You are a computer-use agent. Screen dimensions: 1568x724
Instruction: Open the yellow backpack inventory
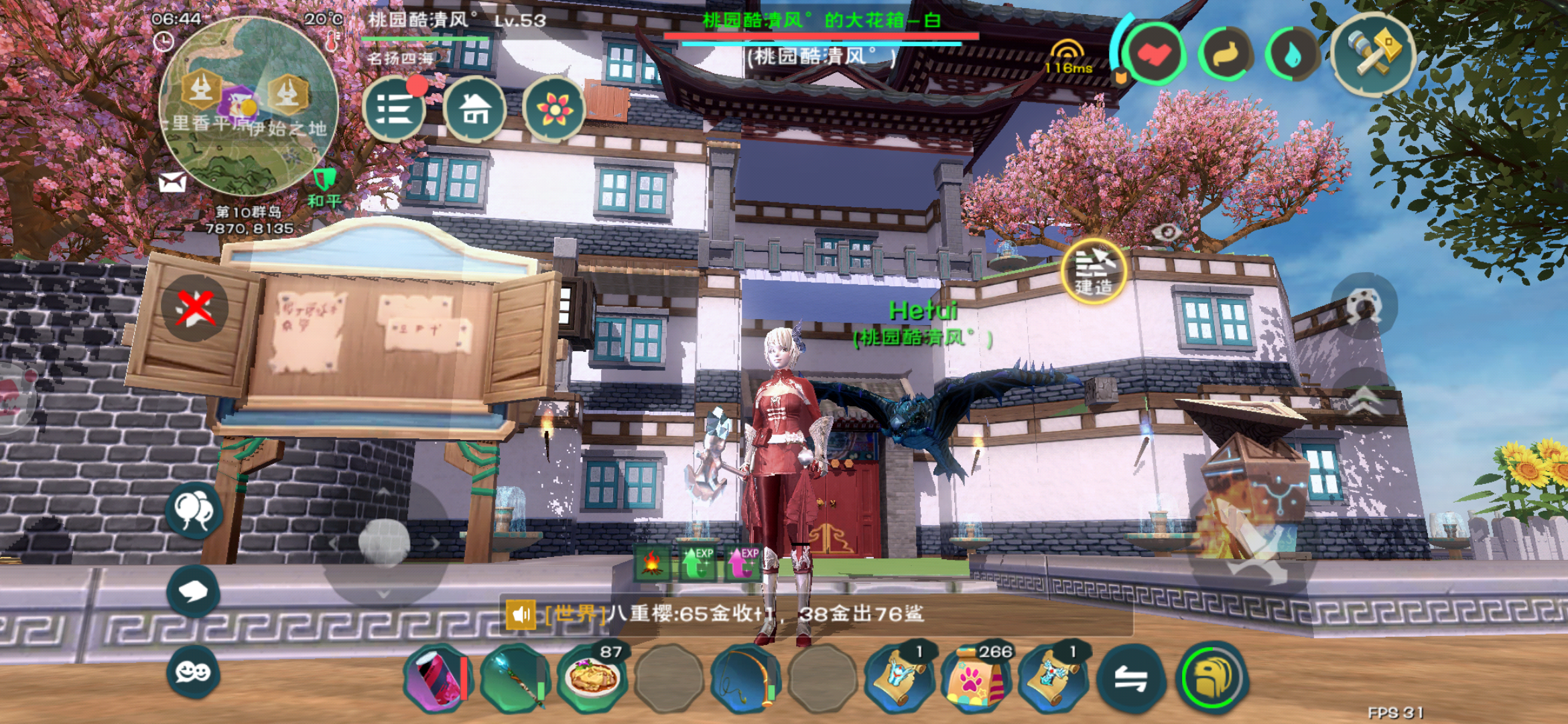[x=1212, y=678]
